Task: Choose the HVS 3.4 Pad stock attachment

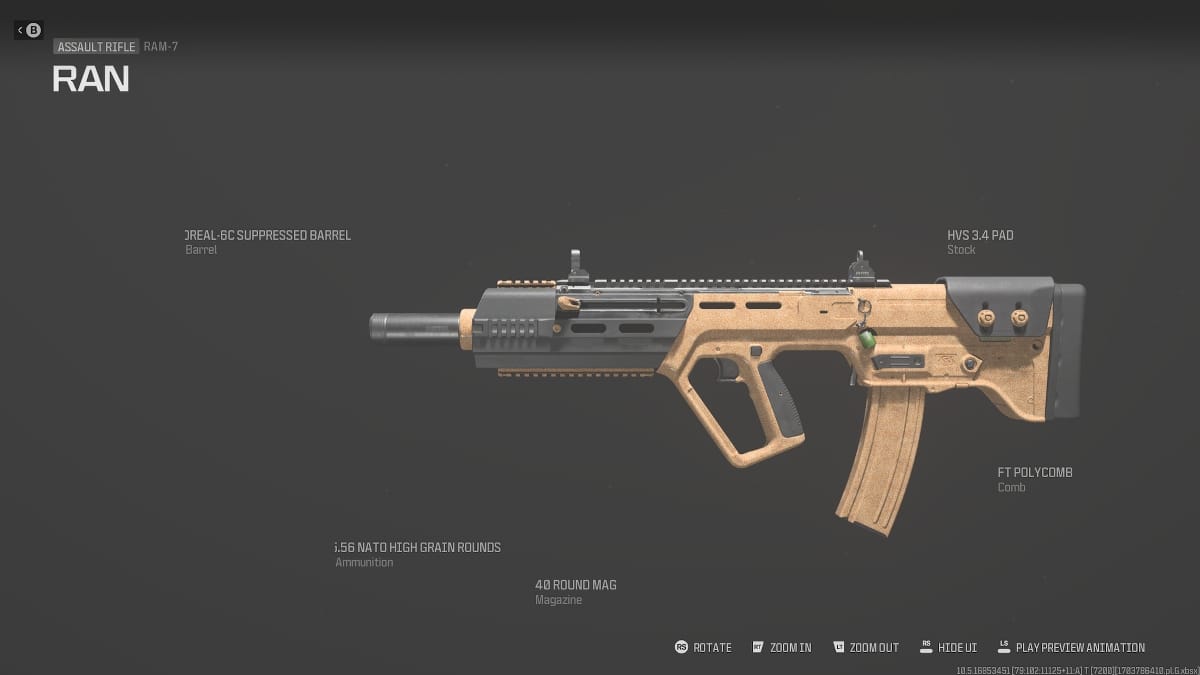Action: pos(980,236)
